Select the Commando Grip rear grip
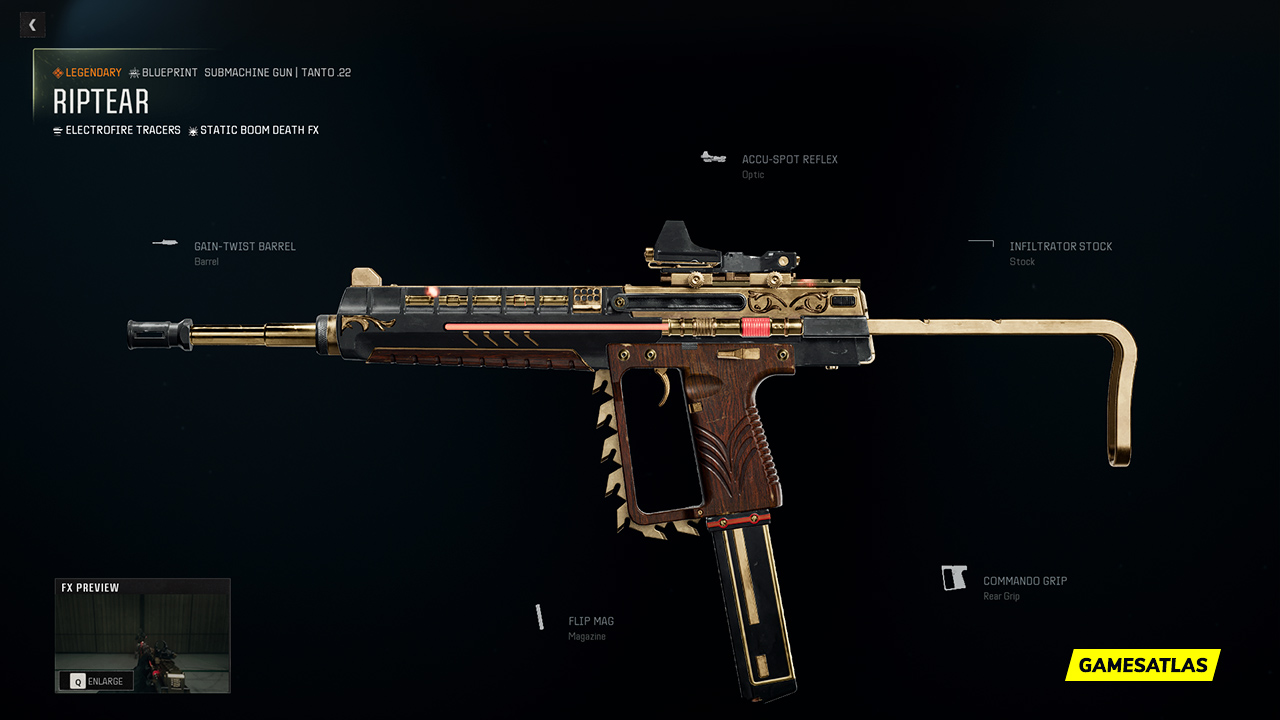 coord(1024,581)
